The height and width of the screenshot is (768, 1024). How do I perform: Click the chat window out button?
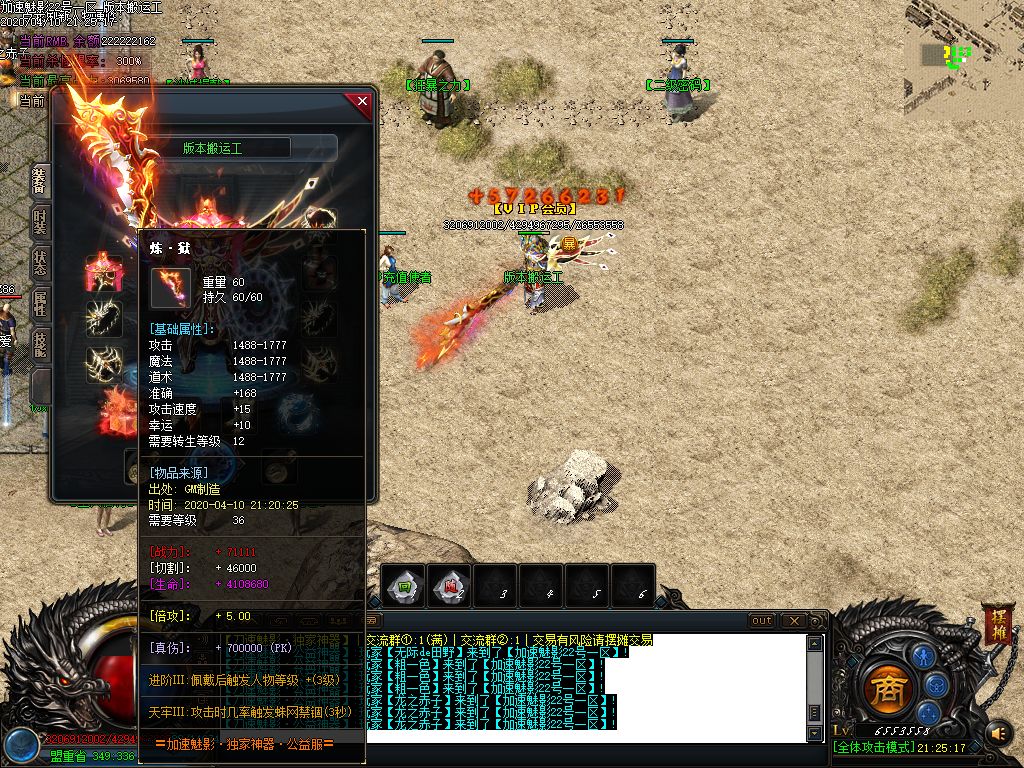coord(762,621)
